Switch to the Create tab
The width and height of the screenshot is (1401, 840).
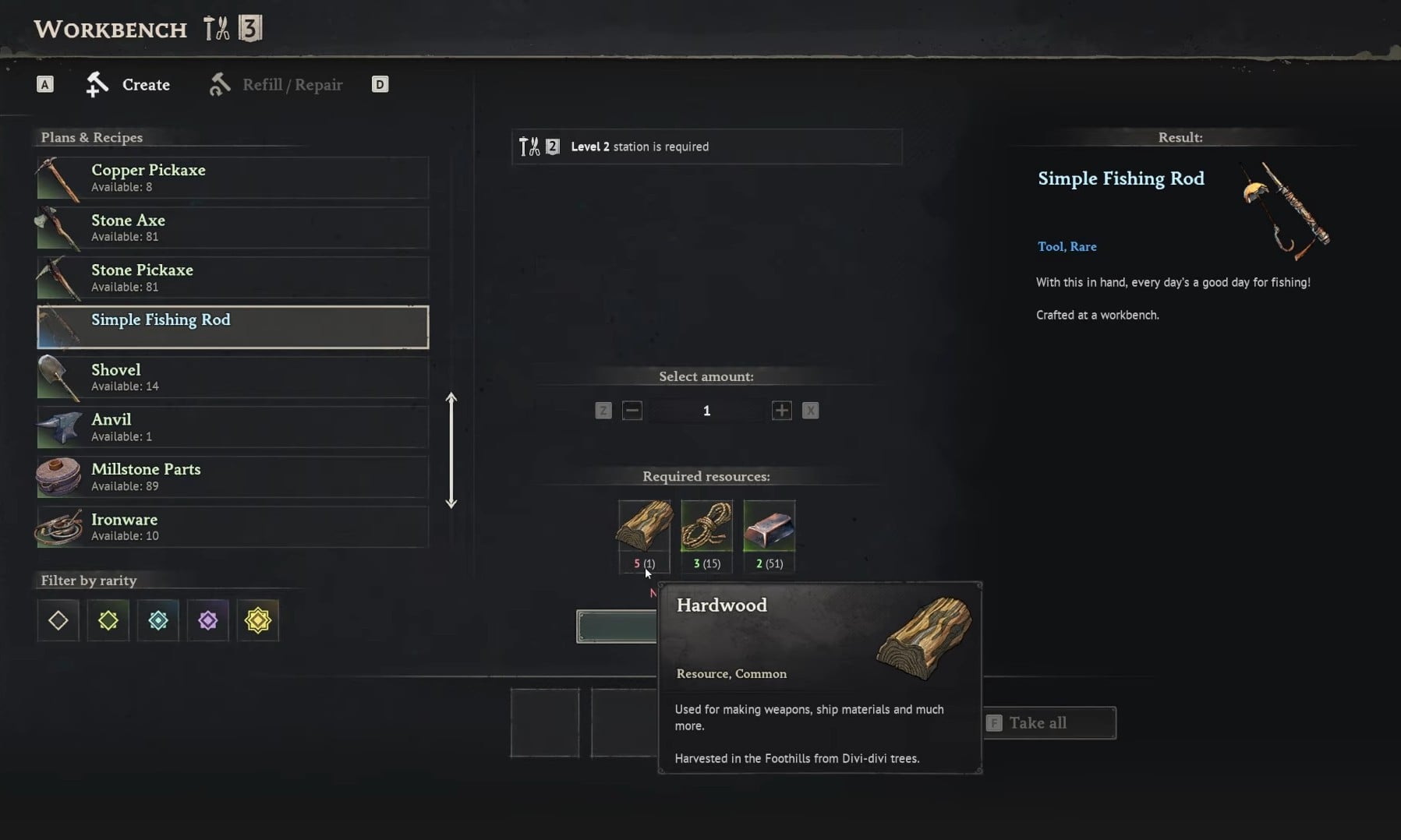coord(129,84)
